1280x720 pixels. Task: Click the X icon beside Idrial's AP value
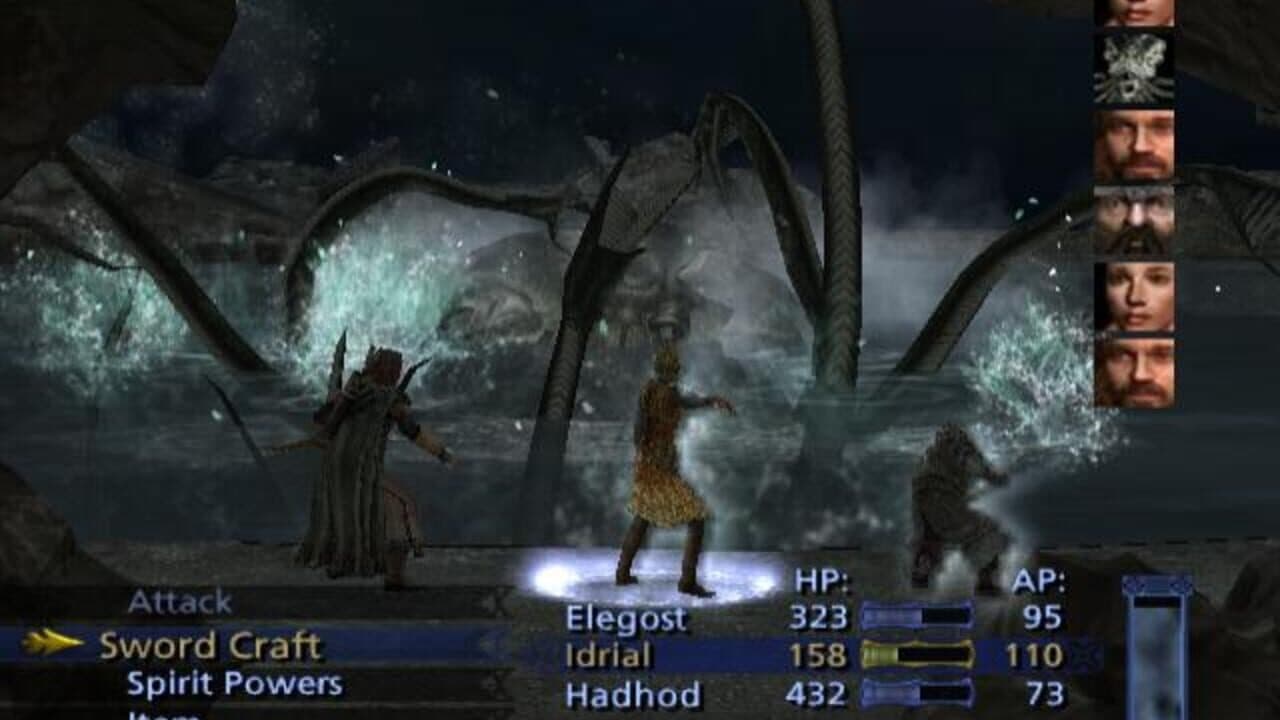pos(1085,656)
